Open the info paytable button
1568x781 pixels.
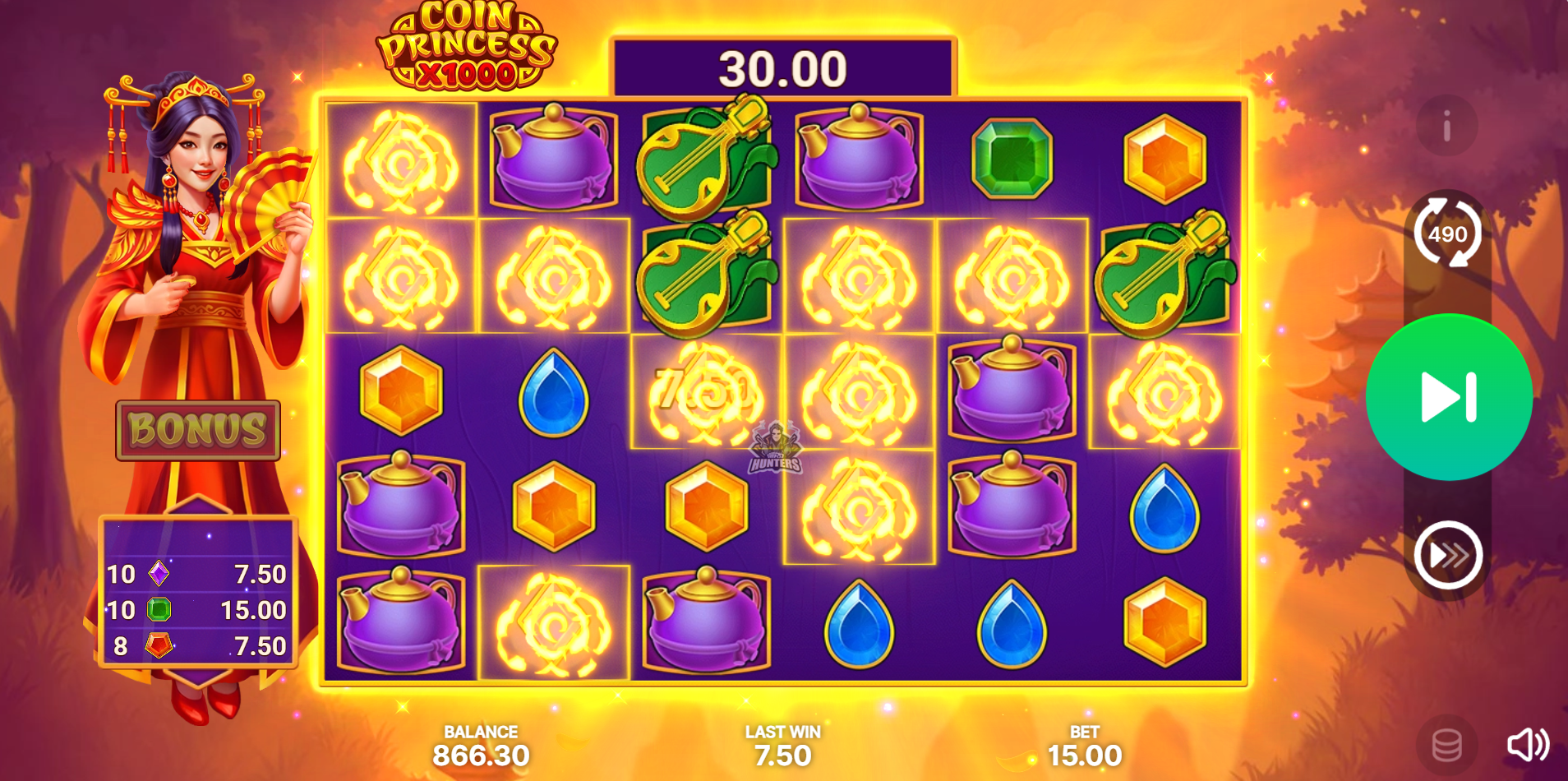pos(1446,127)
